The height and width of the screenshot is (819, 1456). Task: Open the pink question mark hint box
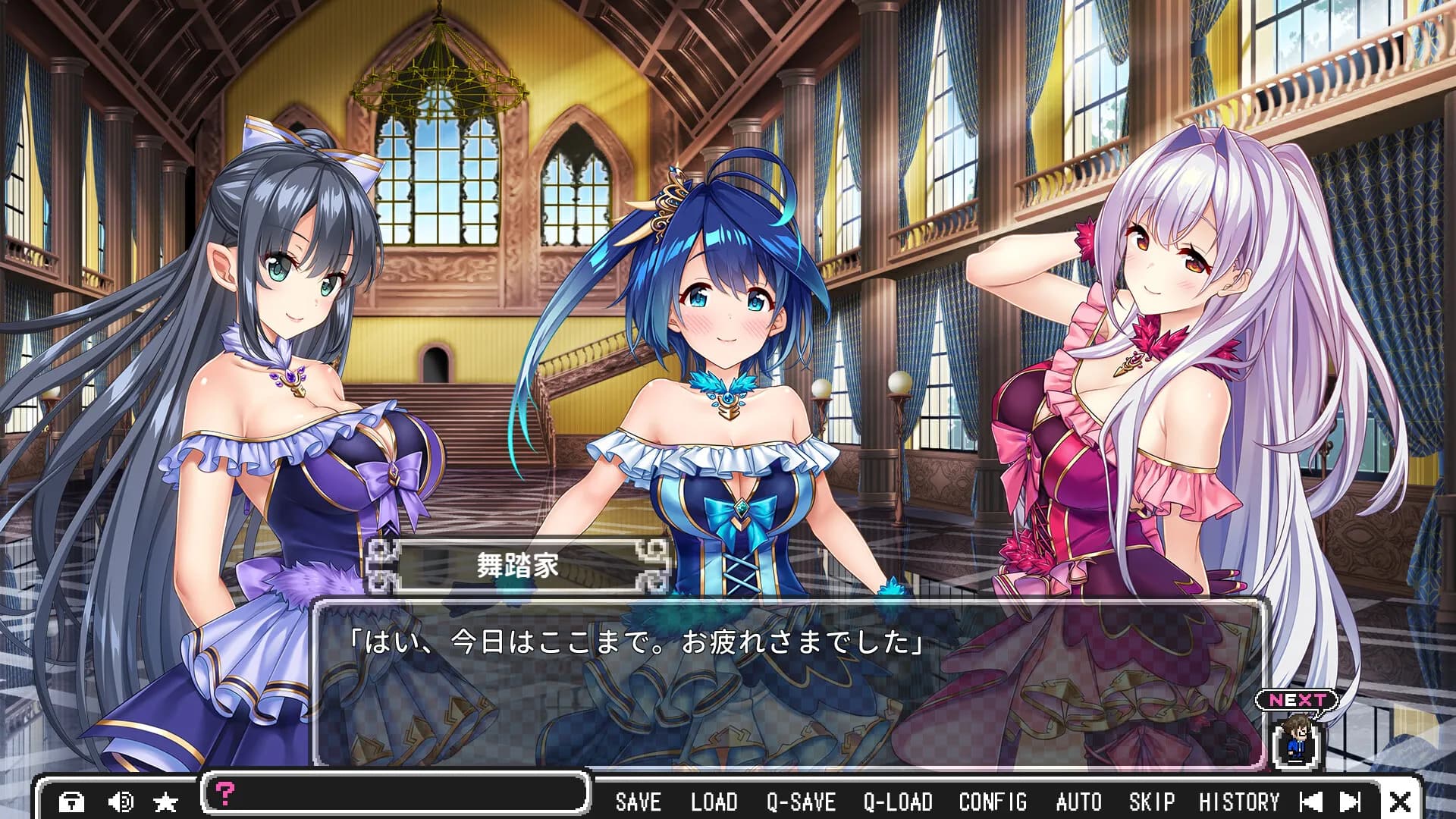tap(225, 793)
